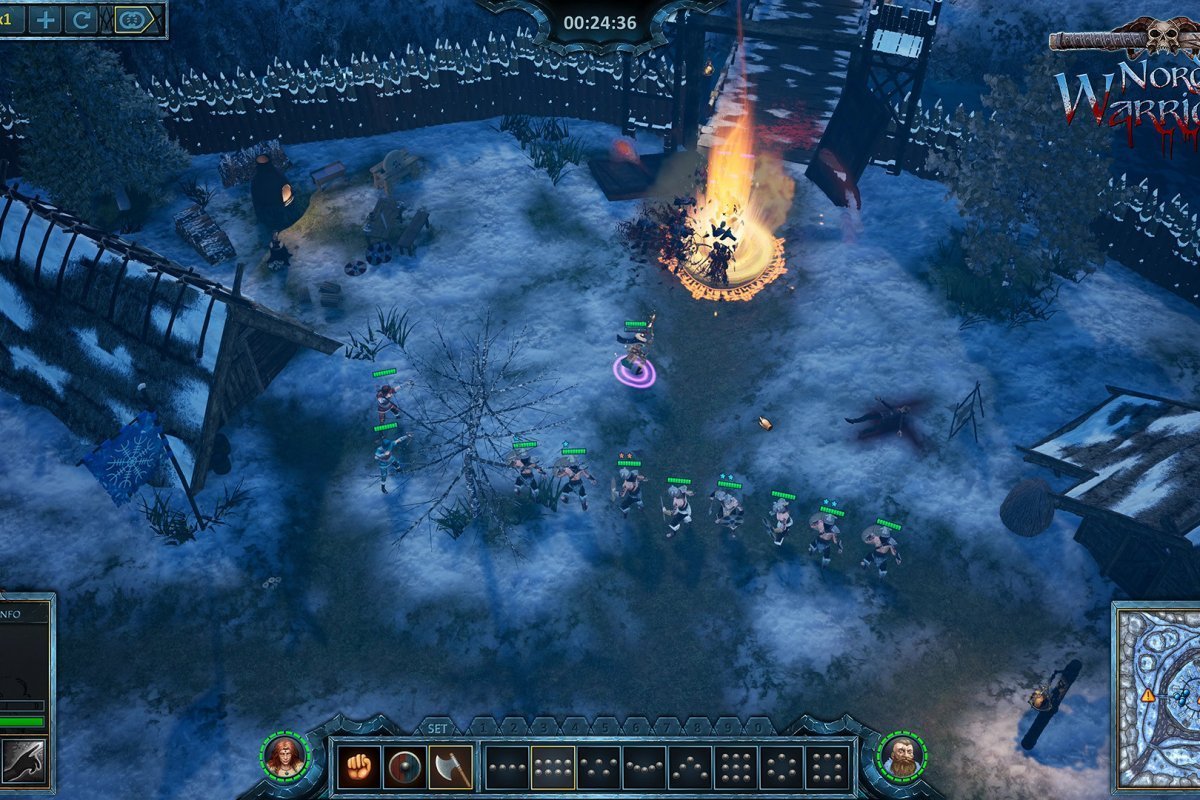Click the SET group button
This screenshot has height=800, width=1200.
click(x=437, y=728)
